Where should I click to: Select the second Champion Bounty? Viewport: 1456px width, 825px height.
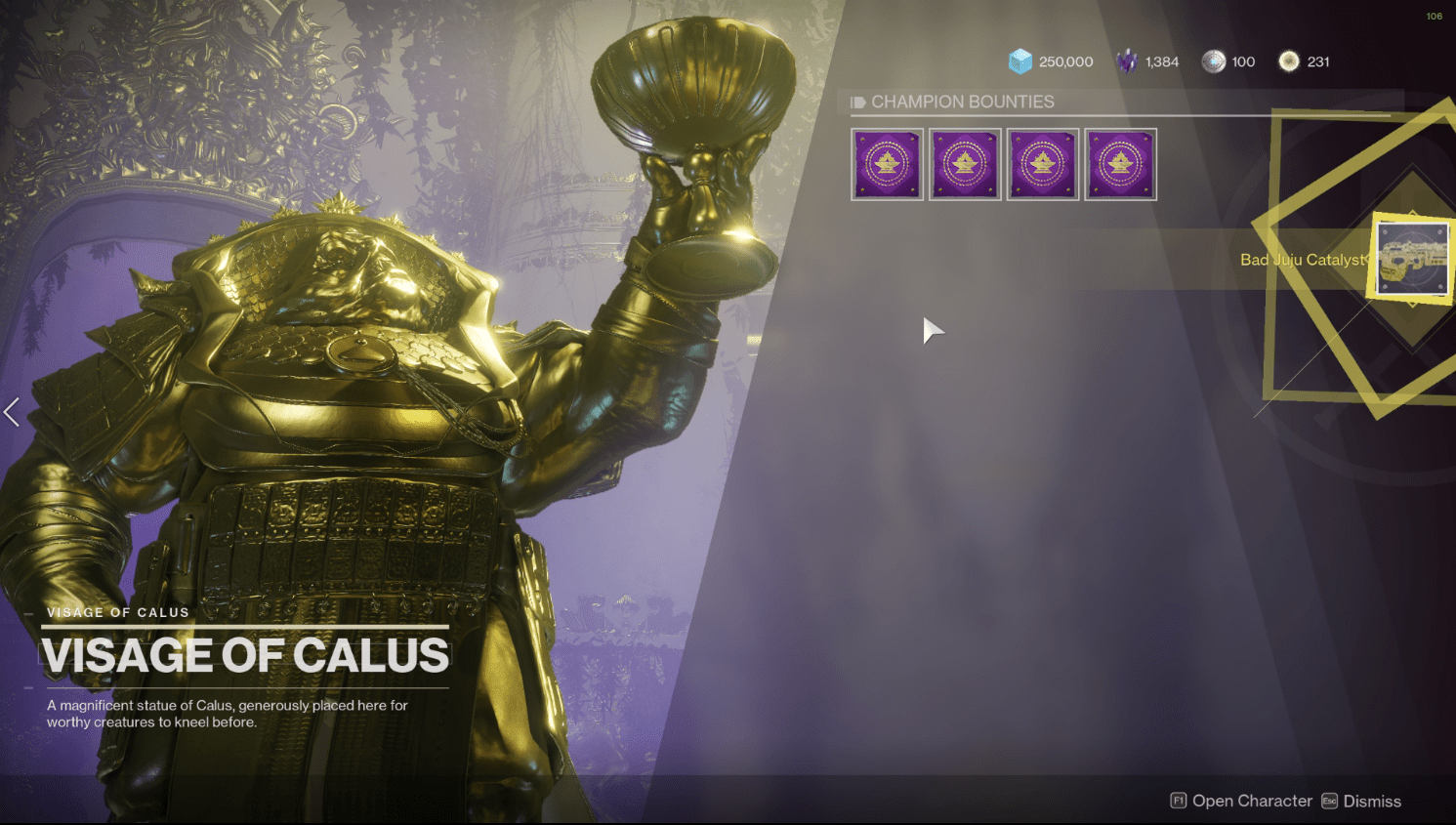click(965, 163)
